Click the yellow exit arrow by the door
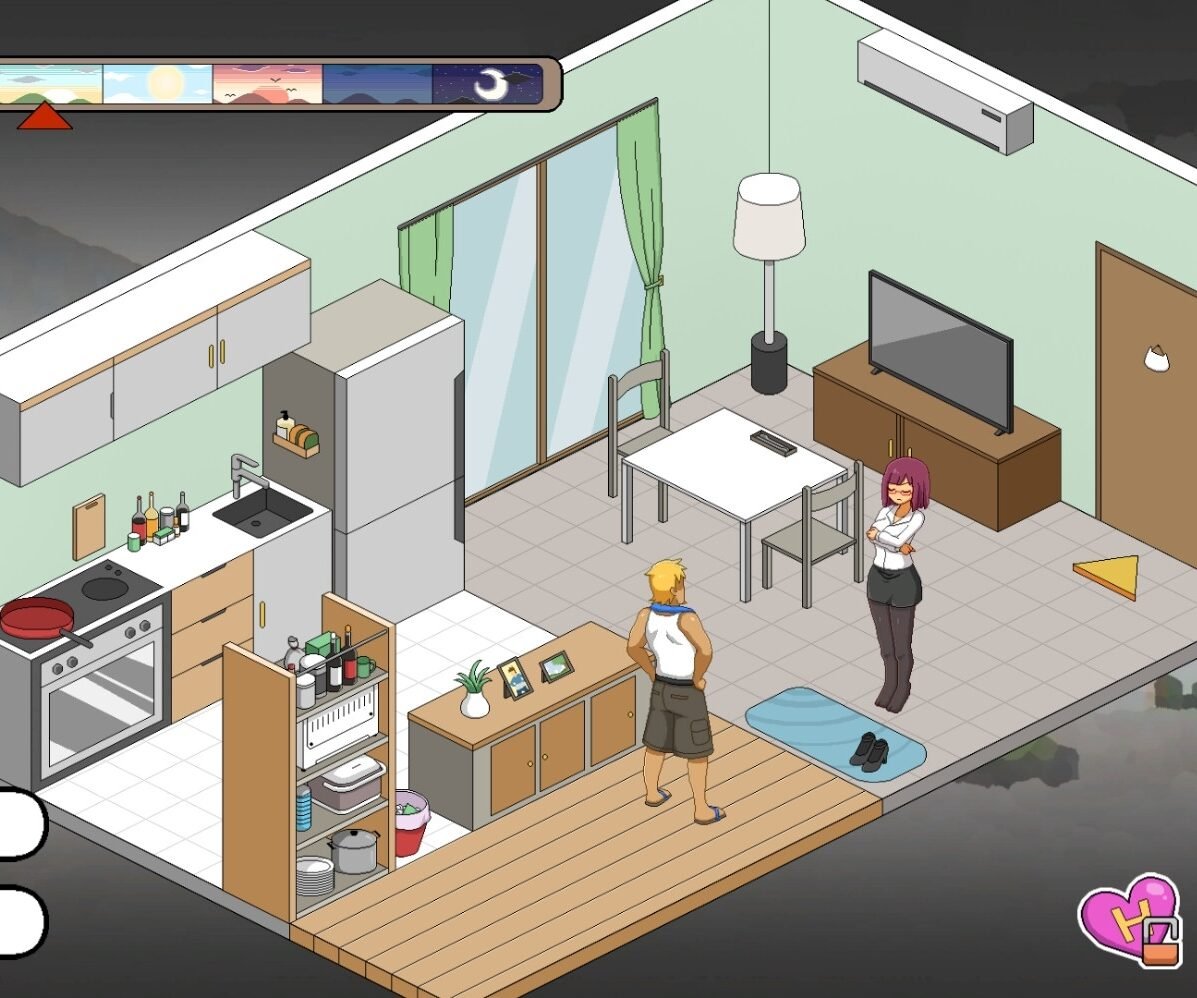This screenshot has width=1197, height=998. pyautogui.click(x=1109, y=576)
